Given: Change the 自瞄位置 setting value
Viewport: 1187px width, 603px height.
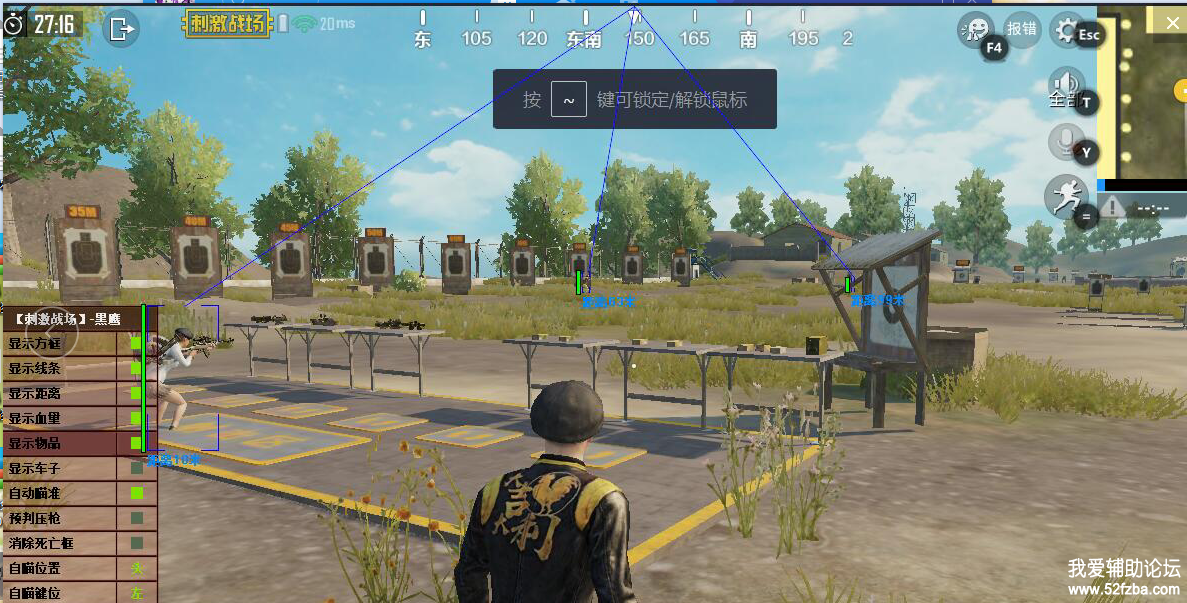Looking at the screenshot, I should click(136, 568).
